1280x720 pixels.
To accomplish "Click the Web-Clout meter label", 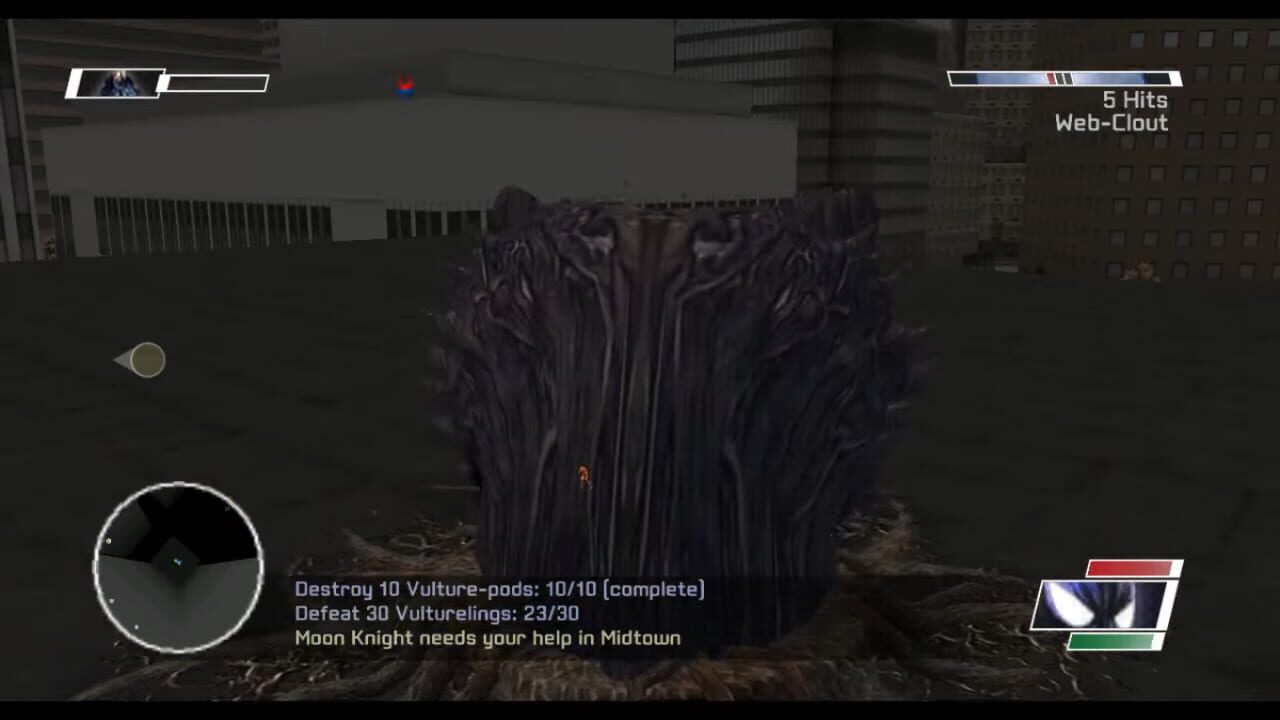I will coord(1110,124).
